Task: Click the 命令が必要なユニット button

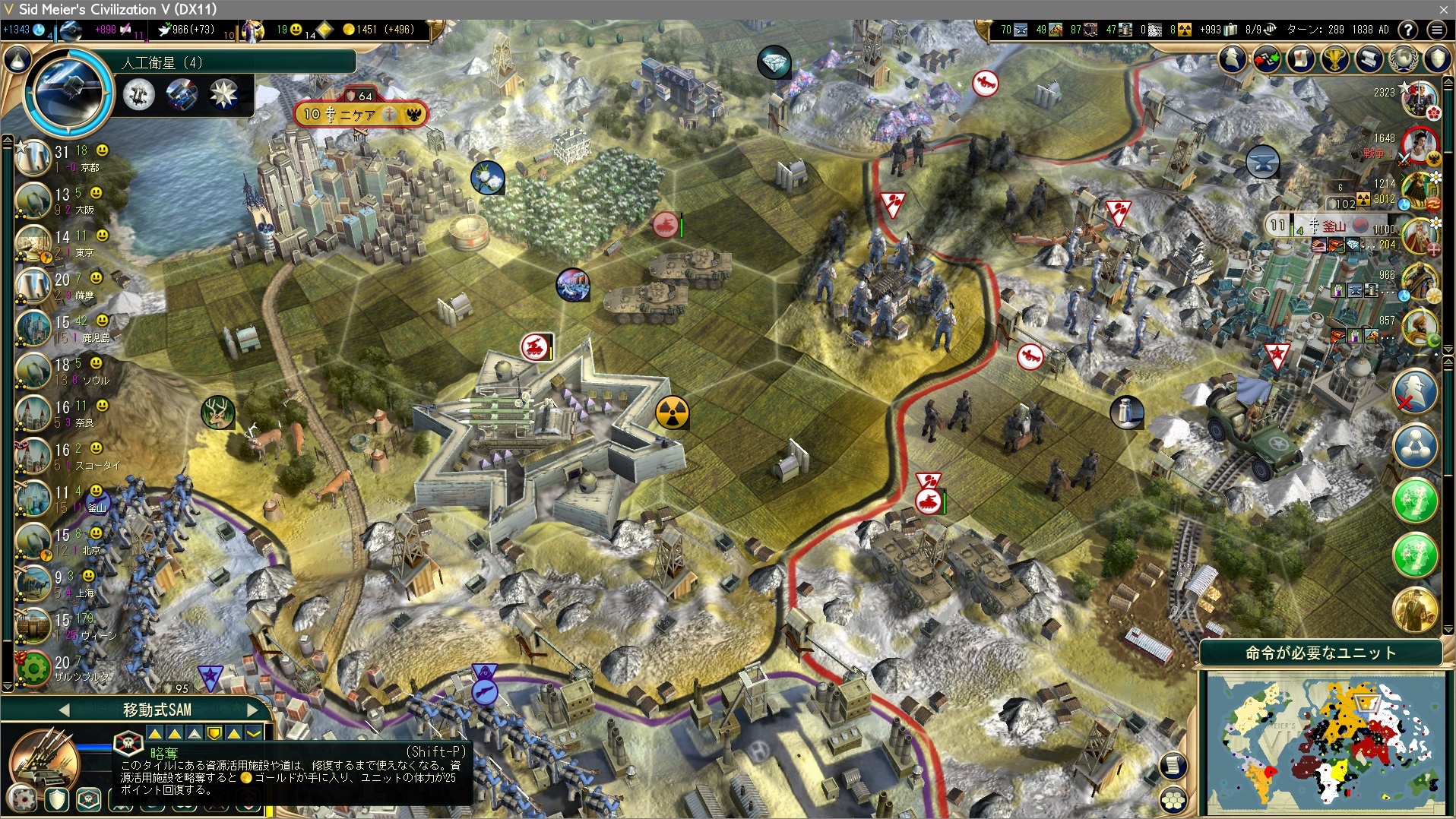Action: pos(1321,653)
